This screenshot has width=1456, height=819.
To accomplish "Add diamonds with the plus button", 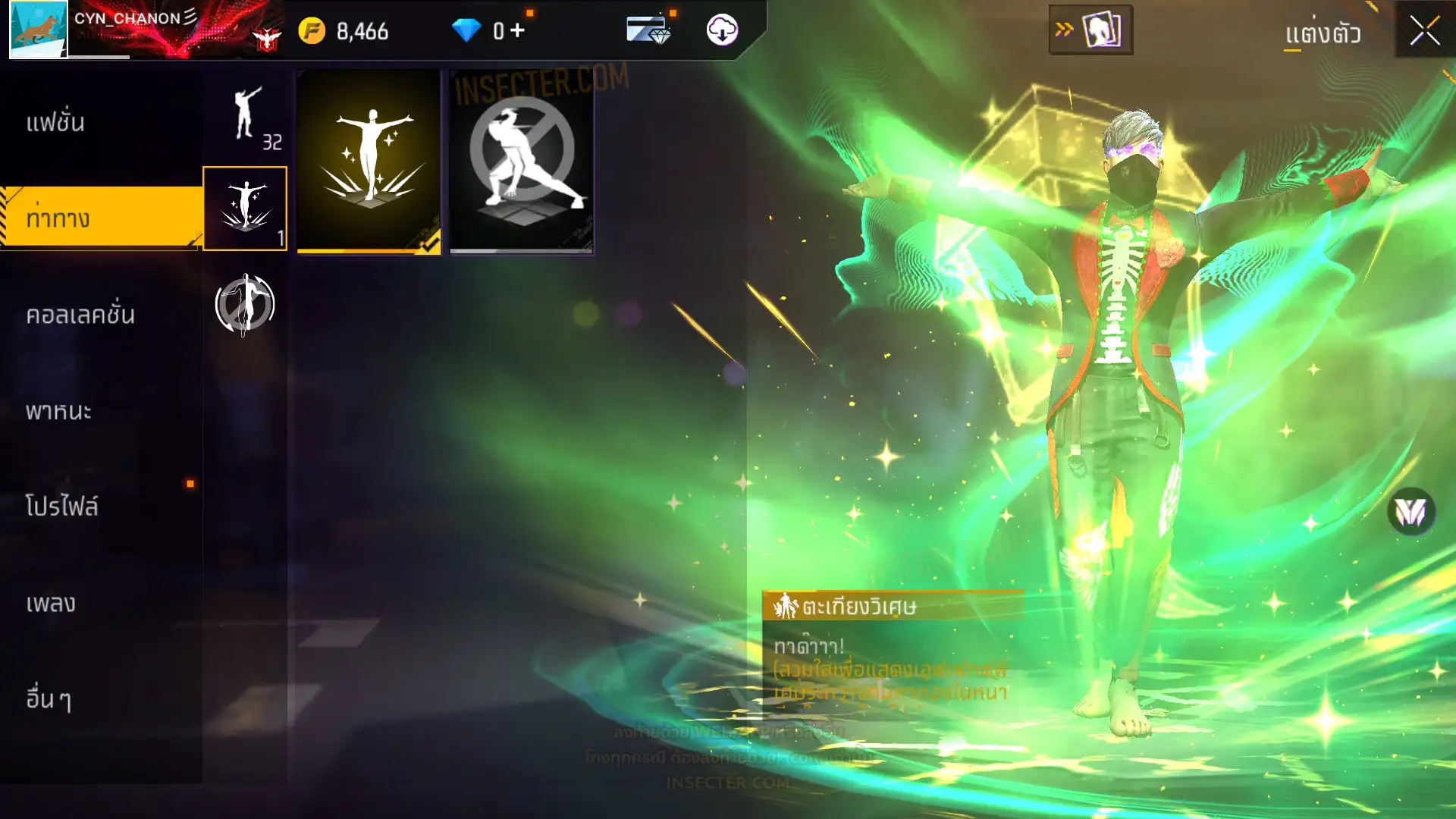I will (x=517, y=31).
